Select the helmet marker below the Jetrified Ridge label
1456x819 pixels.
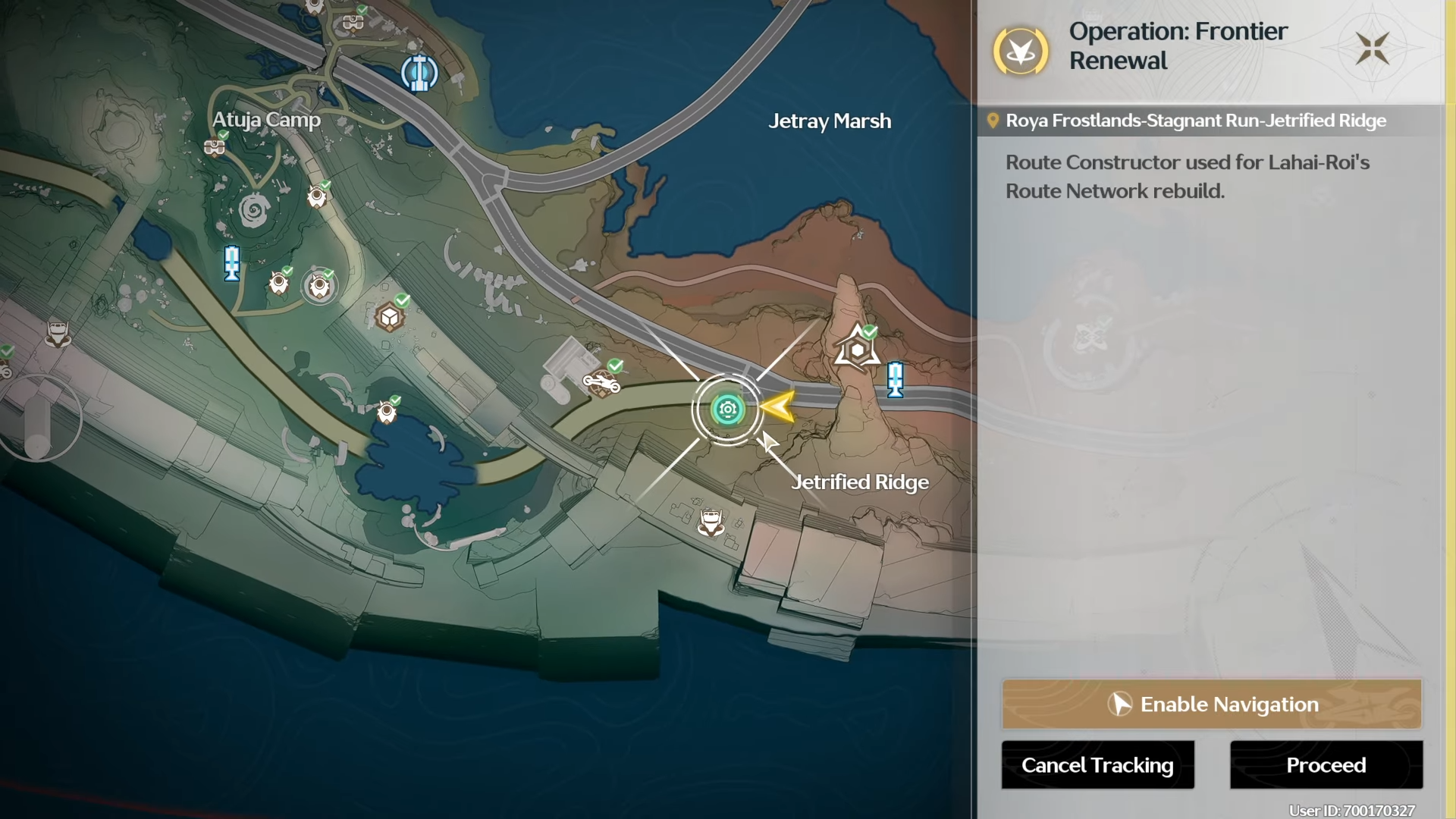[711, 522]
